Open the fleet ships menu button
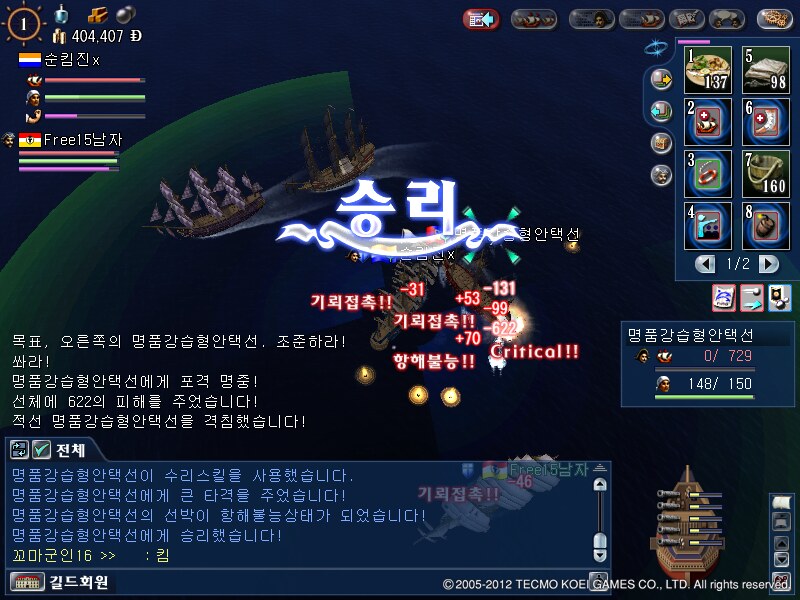Image resolution: width=800 pixels, height=600 pixels. [x=533, y=19]
